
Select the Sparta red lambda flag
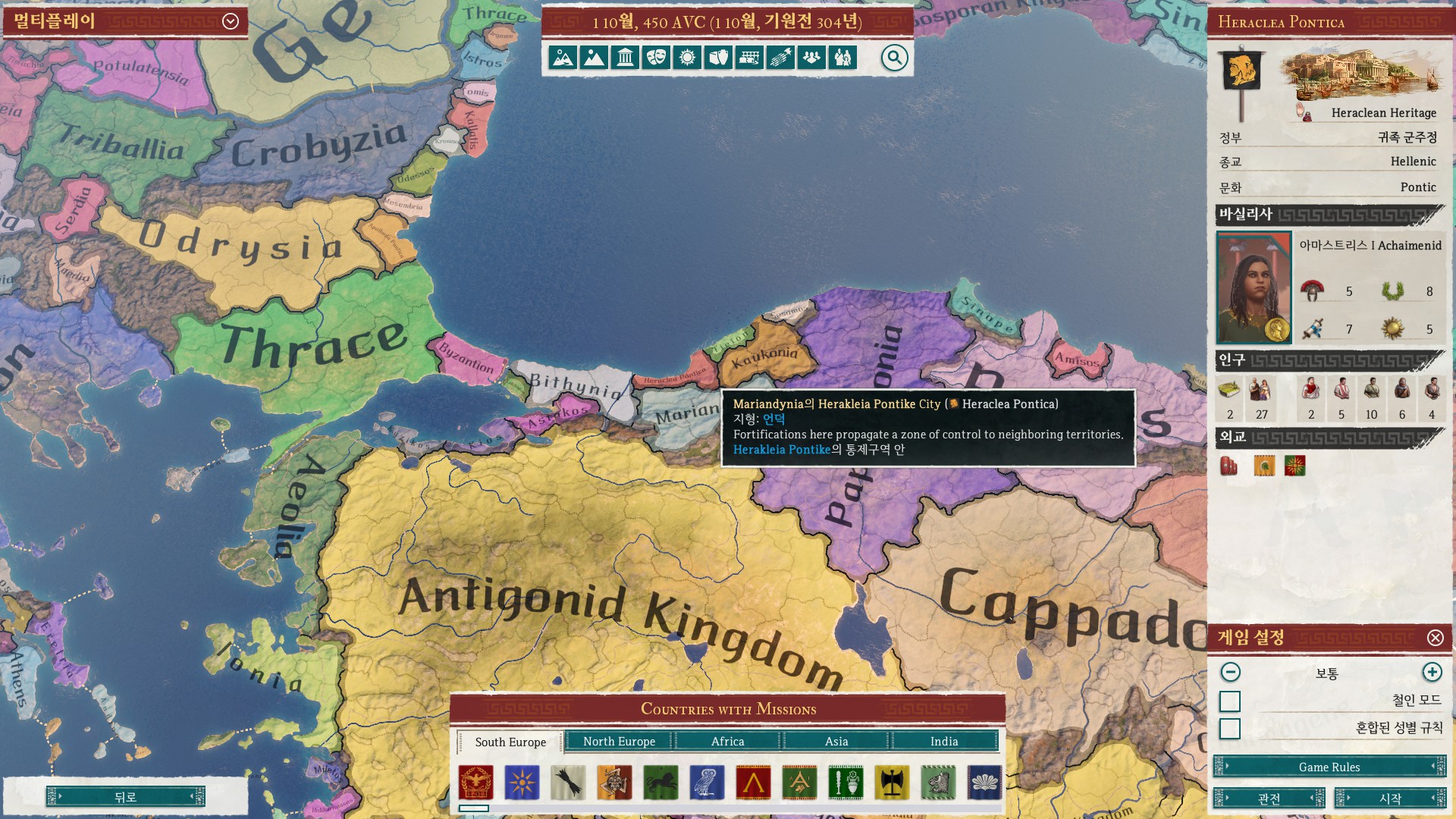754,783
